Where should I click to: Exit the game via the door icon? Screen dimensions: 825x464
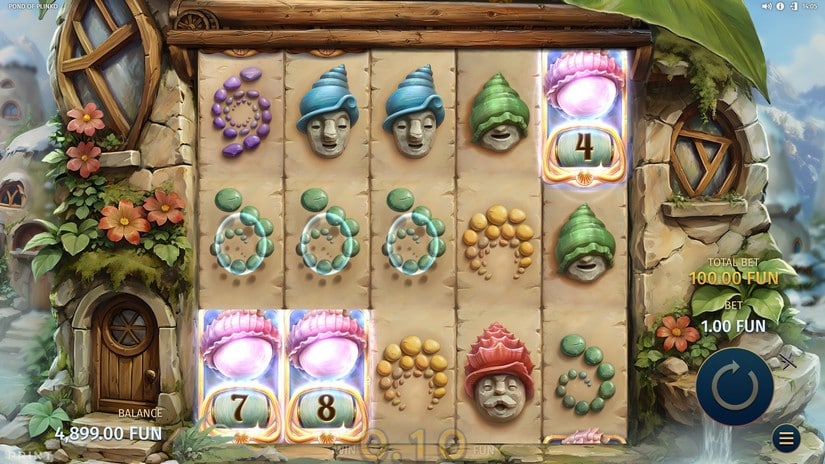794,6
